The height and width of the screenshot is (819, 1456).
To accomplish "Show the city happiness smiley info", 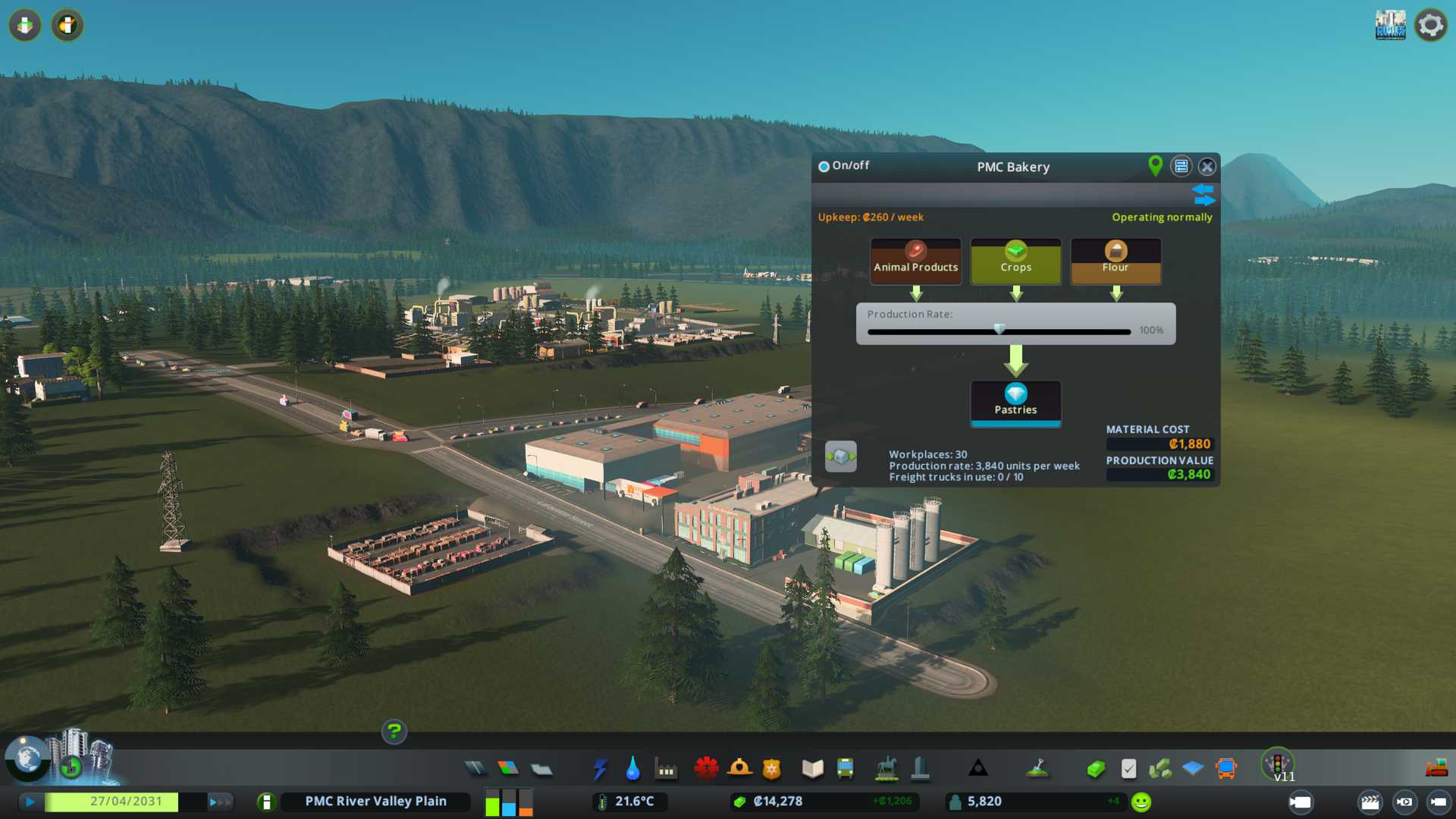I will 1141,802.
